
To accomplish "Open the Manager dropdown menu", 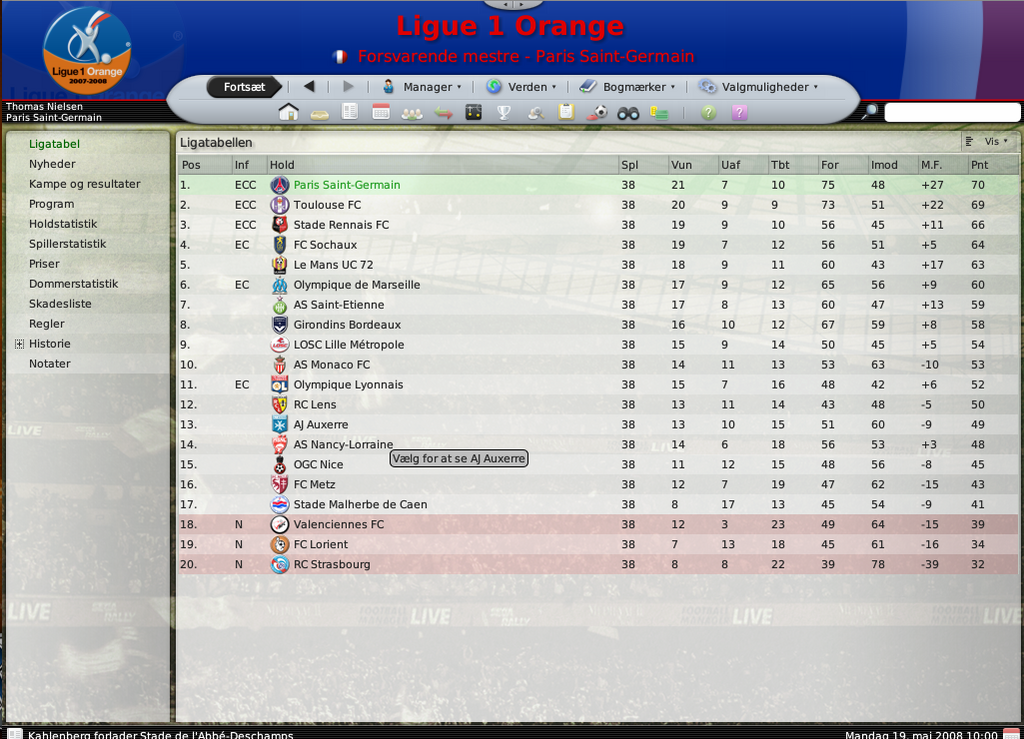I will (x=422, y=87).
